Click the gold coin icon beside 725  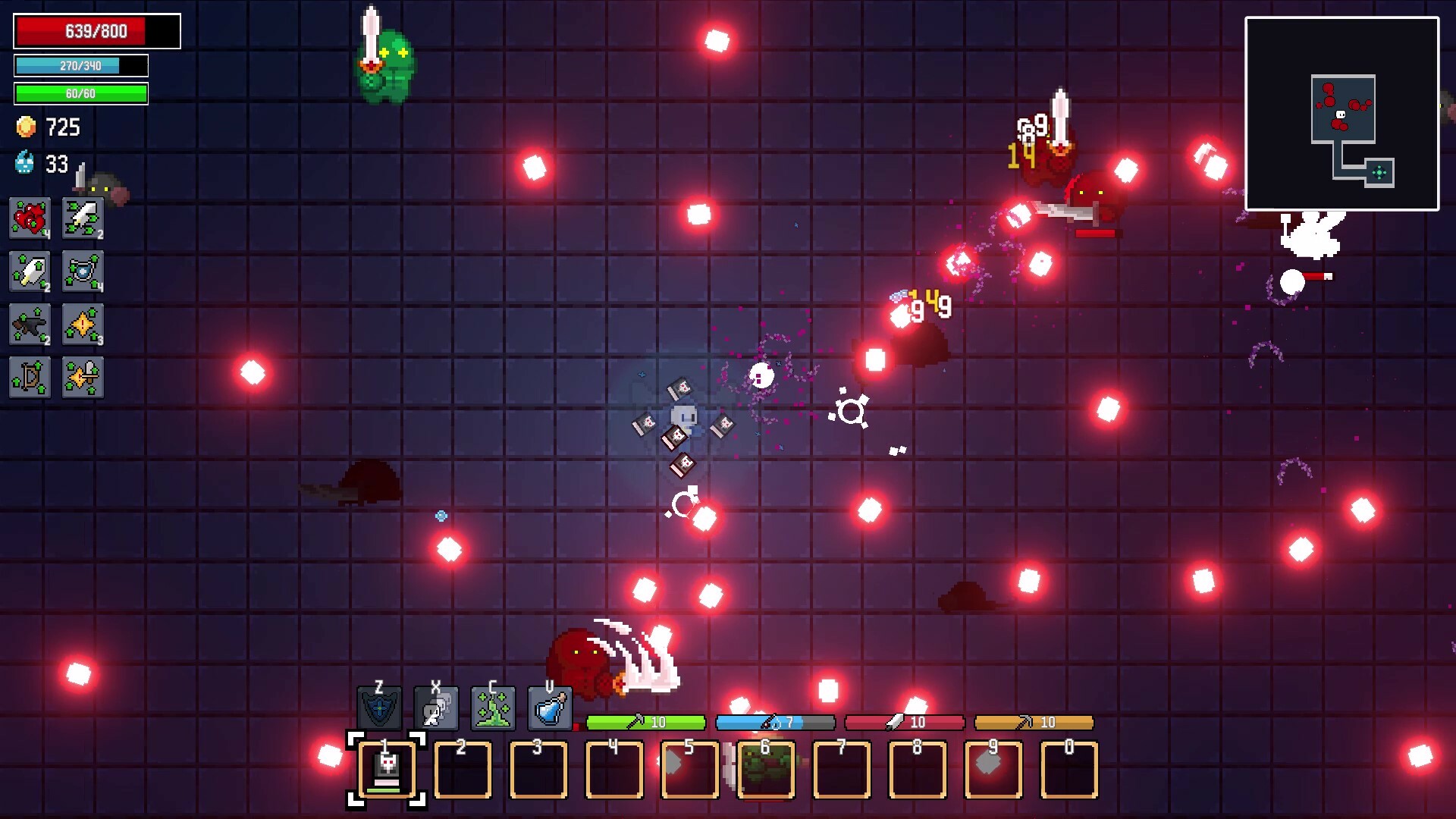(x=25, y=127)
